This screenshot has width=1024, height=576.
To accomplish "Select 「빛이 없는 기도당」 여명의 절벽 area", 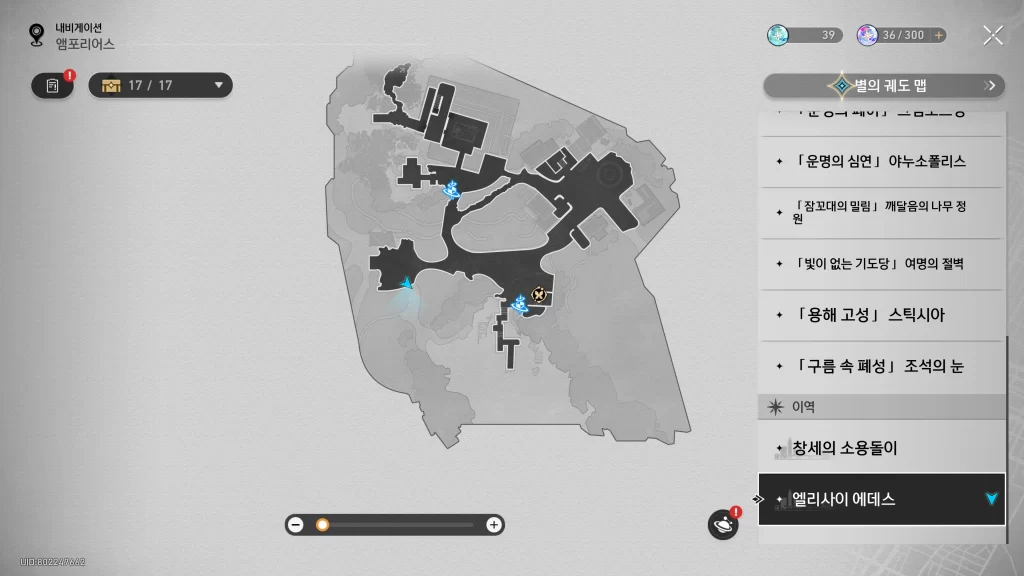I will pyautogui.click(x=880, y=264).
